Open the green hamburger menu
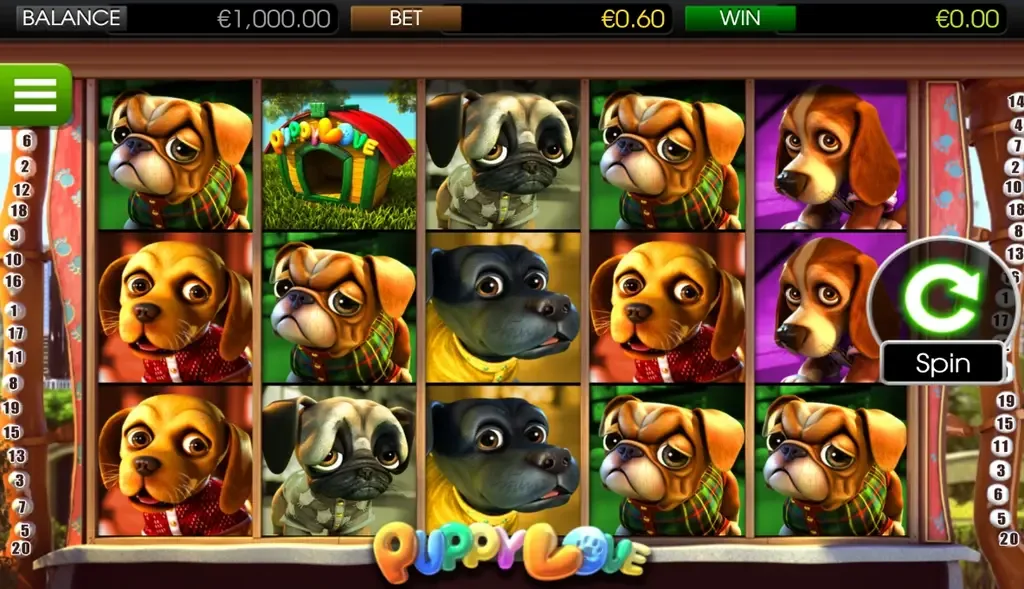 coord(35,94)
